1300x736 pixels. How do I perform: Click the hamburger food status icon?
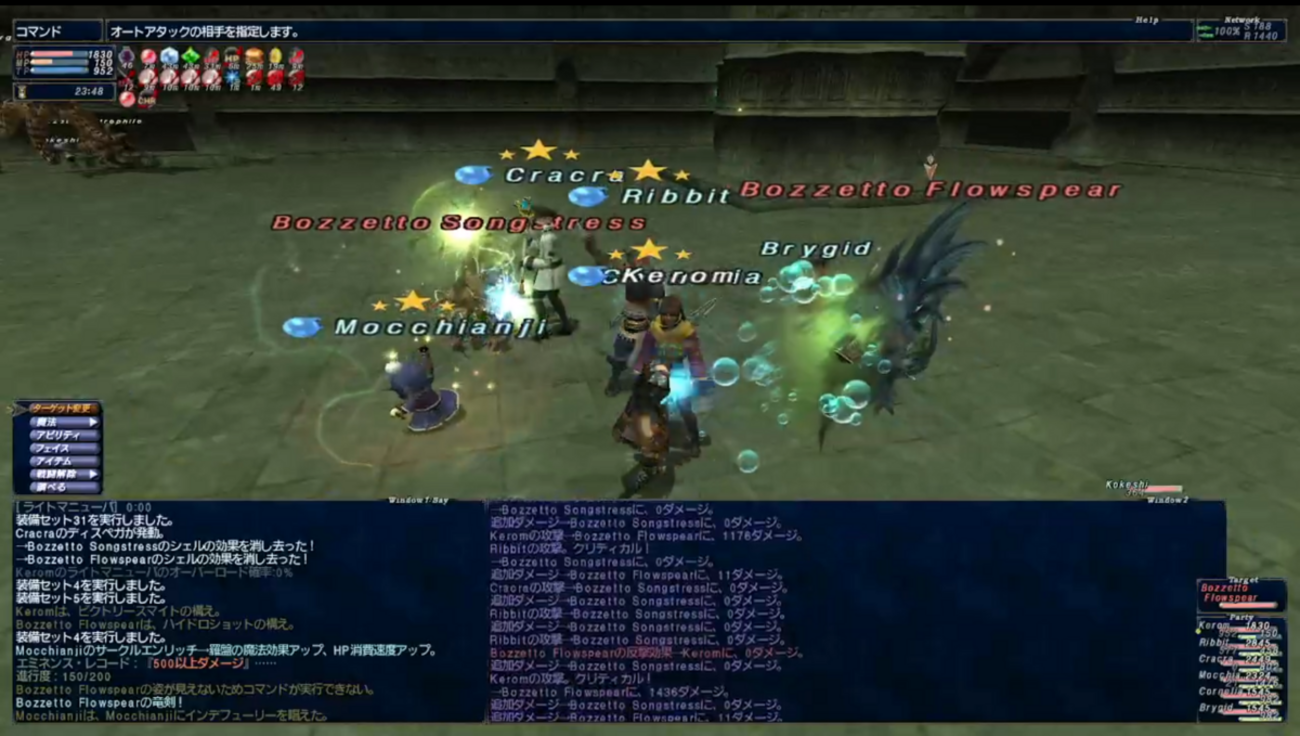coord(254,57)
